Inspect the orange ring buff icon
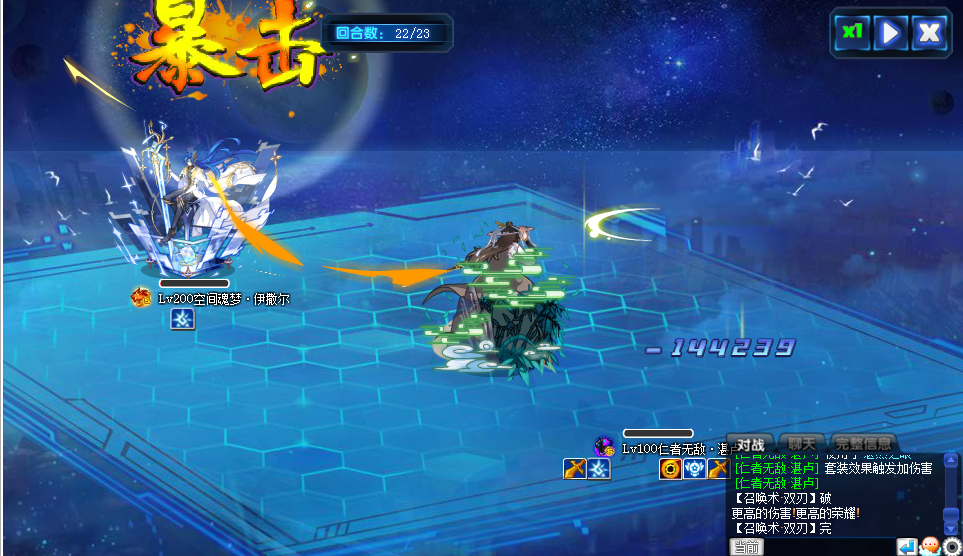Screen dimensions: 963x556 (x=670, y=468)
